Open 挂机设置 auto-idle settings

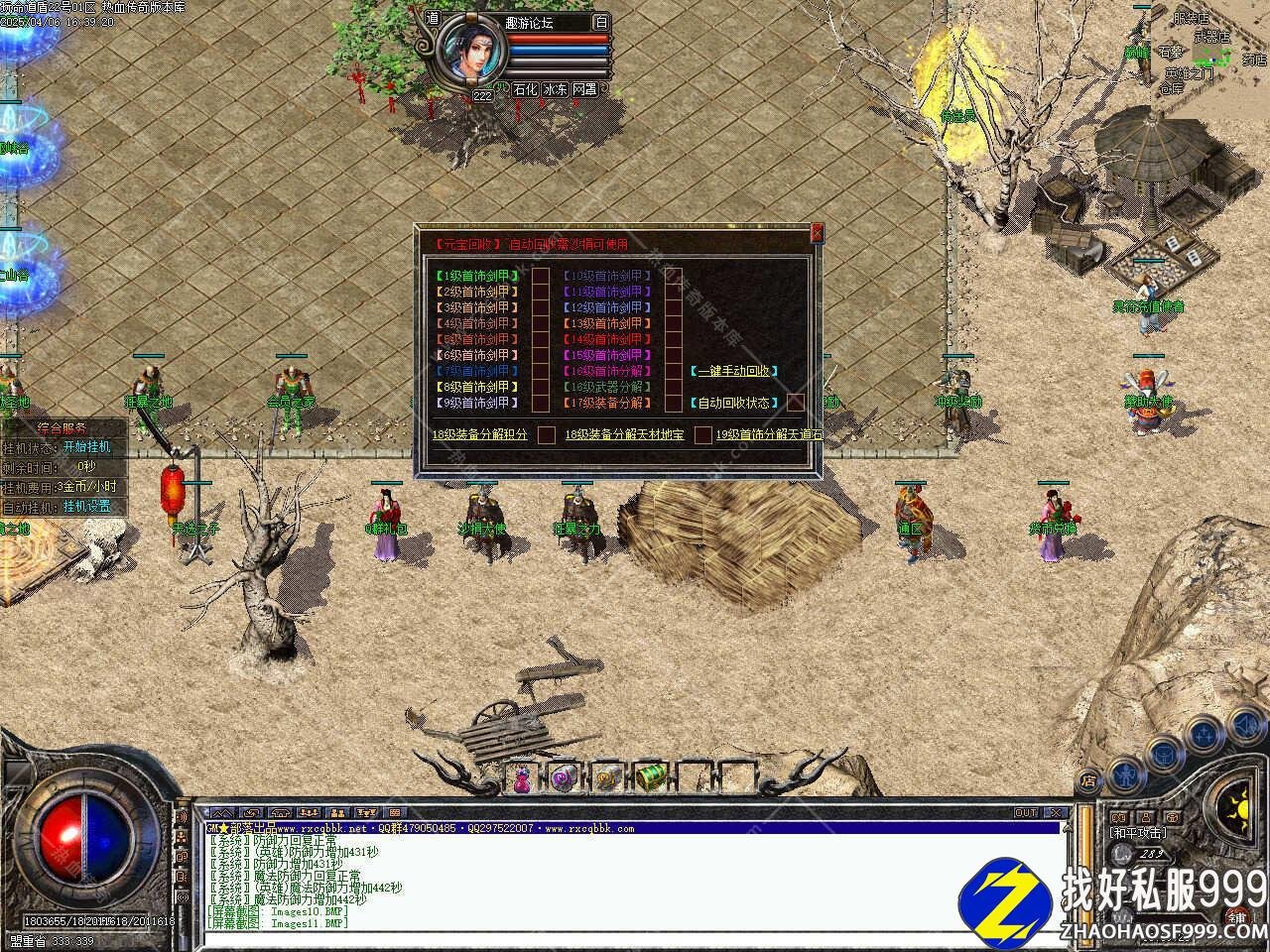[x=87, y=507]
